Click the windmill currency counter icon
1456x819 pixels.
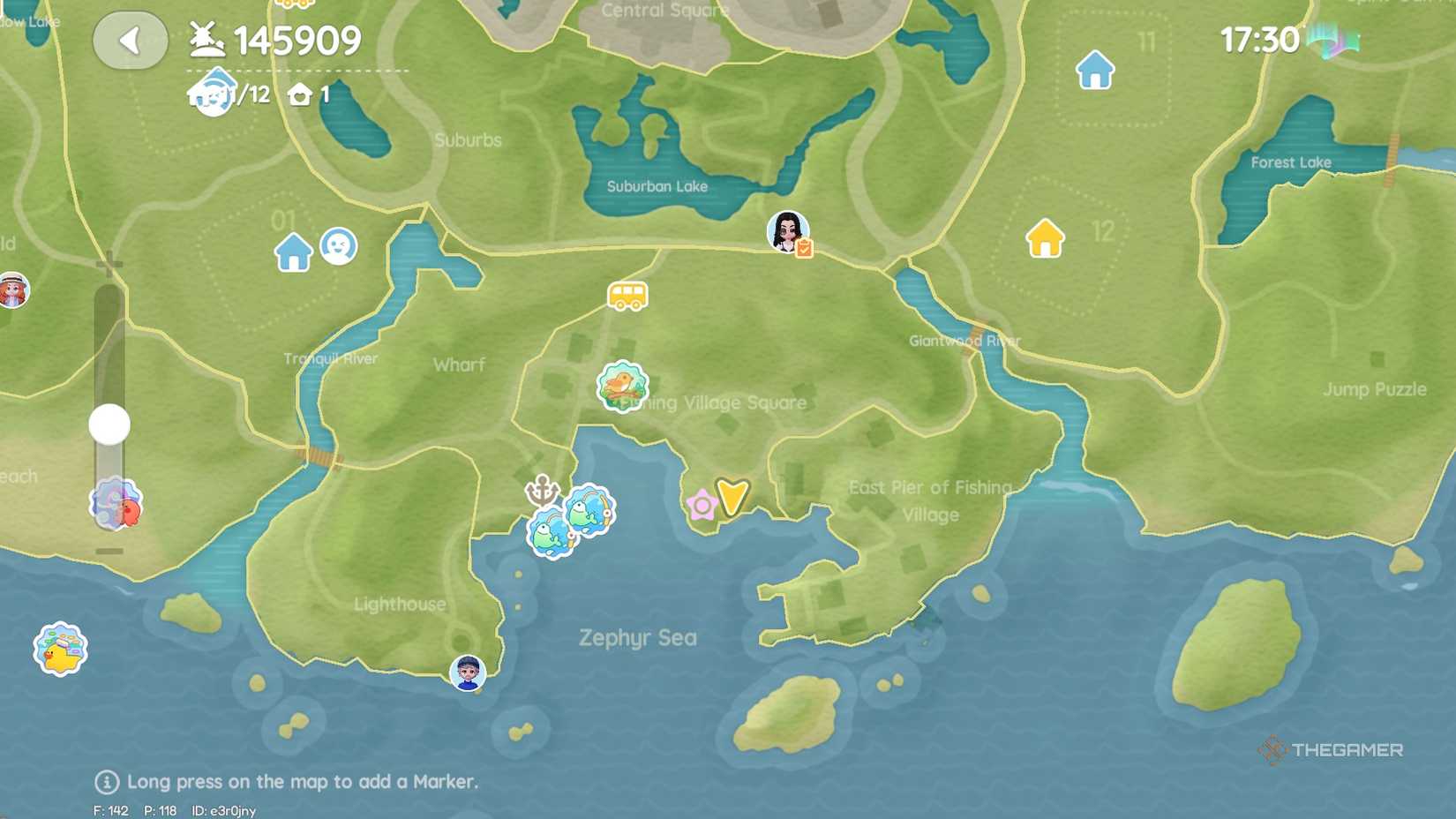pos(205,39)
